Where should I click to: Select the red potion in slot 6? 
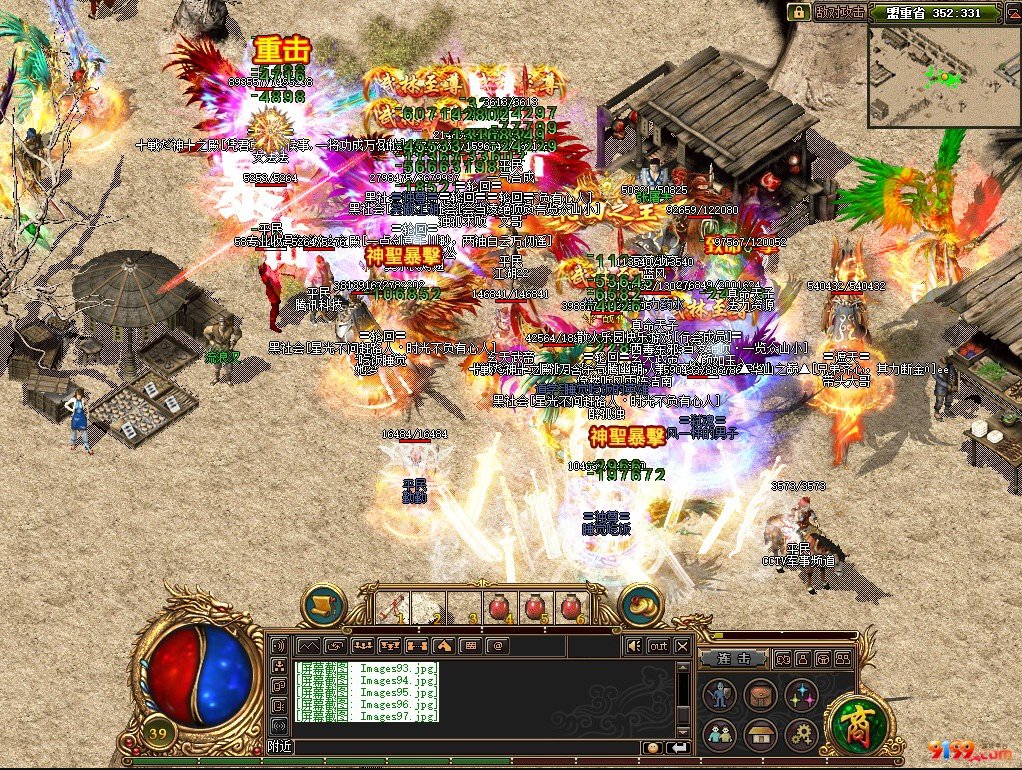coord(572,606)
